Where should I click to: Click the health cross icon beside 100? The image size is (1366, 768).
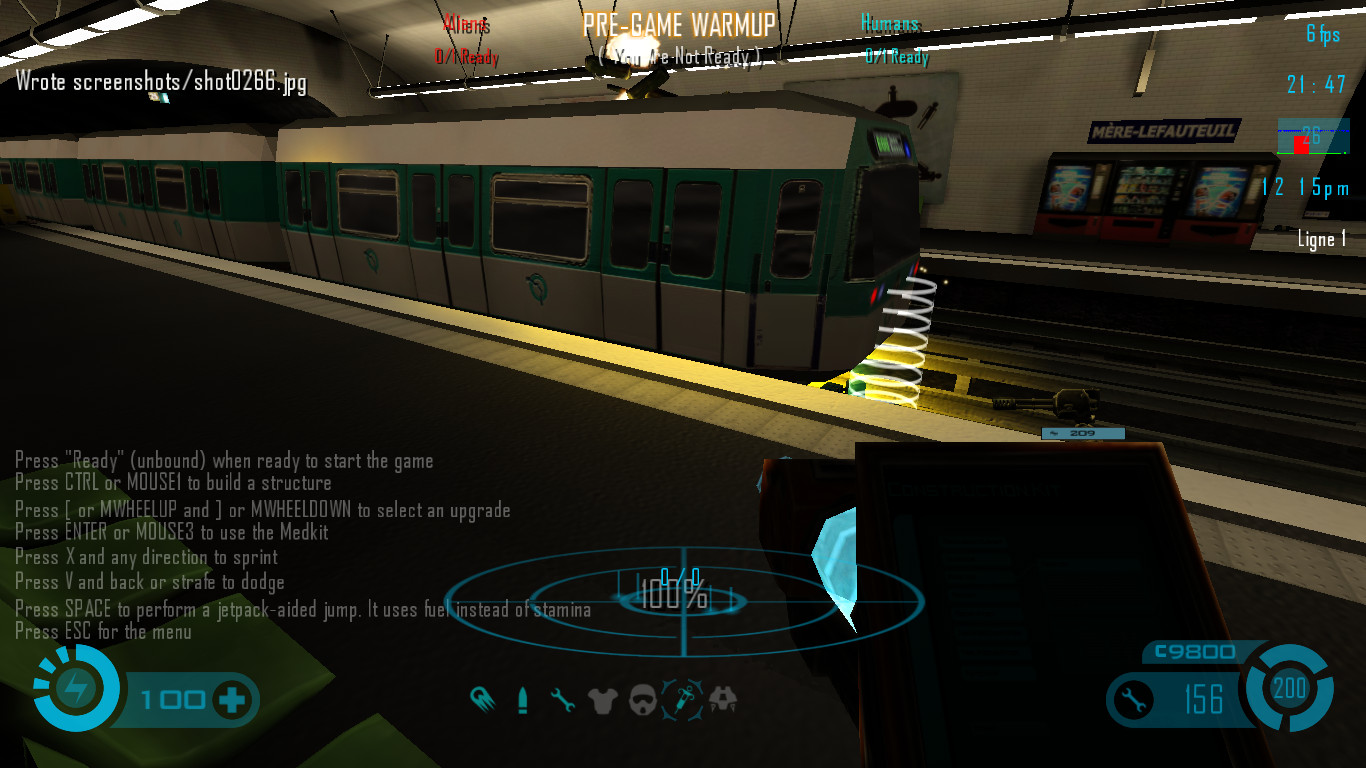pyautogui.click(x=232, y=699)
